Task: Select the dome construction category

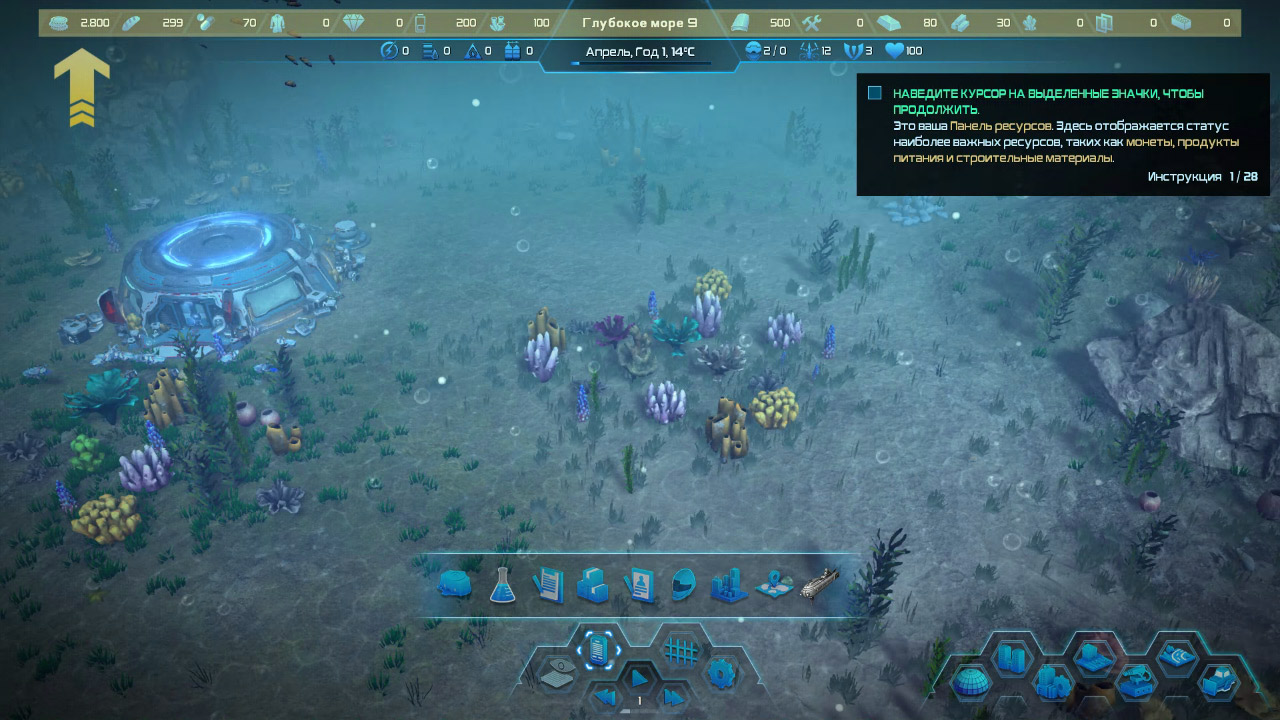Action: [969, 683]
